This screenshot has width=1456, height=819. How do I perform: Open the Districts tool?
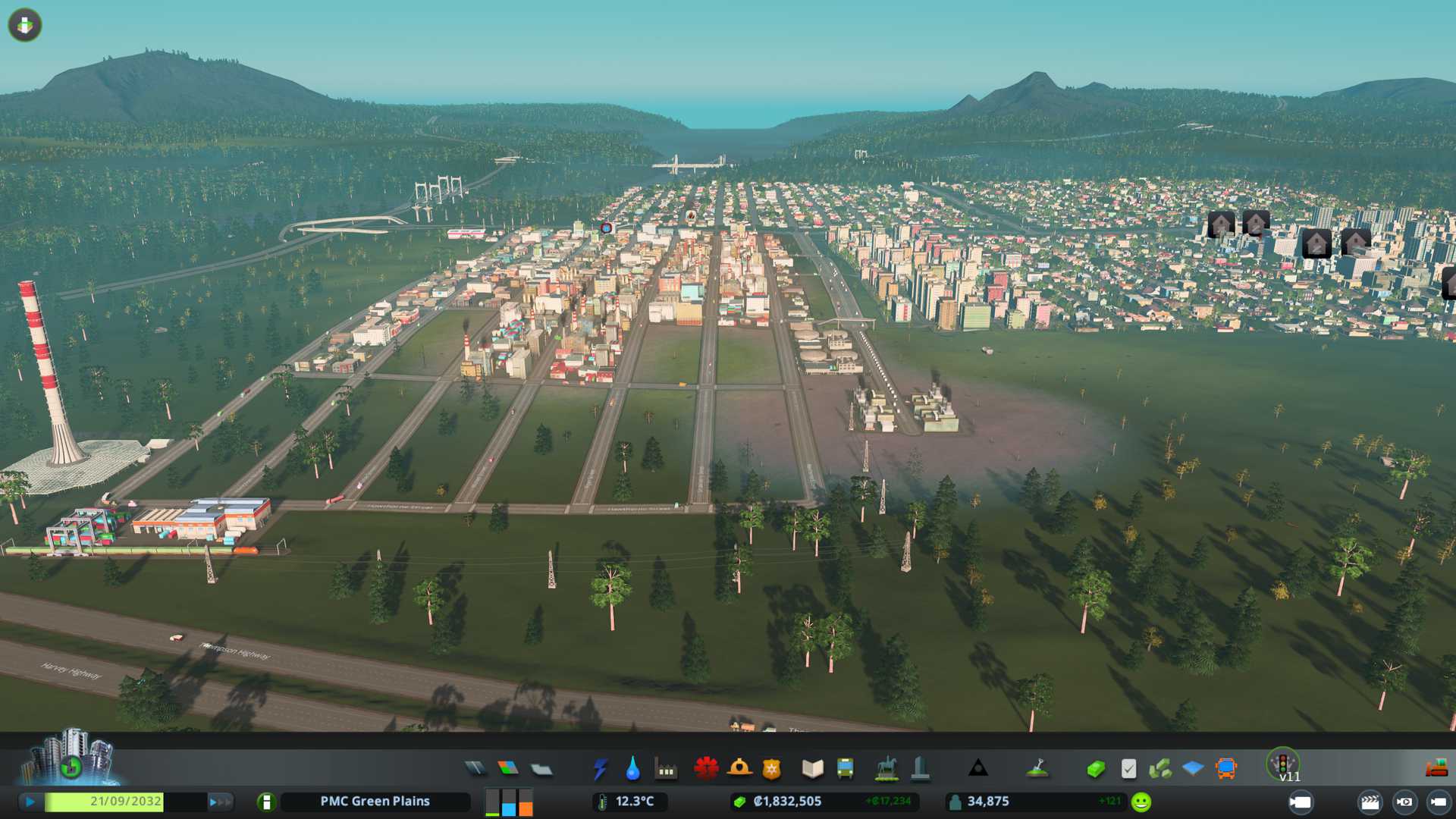click(541, 769)
